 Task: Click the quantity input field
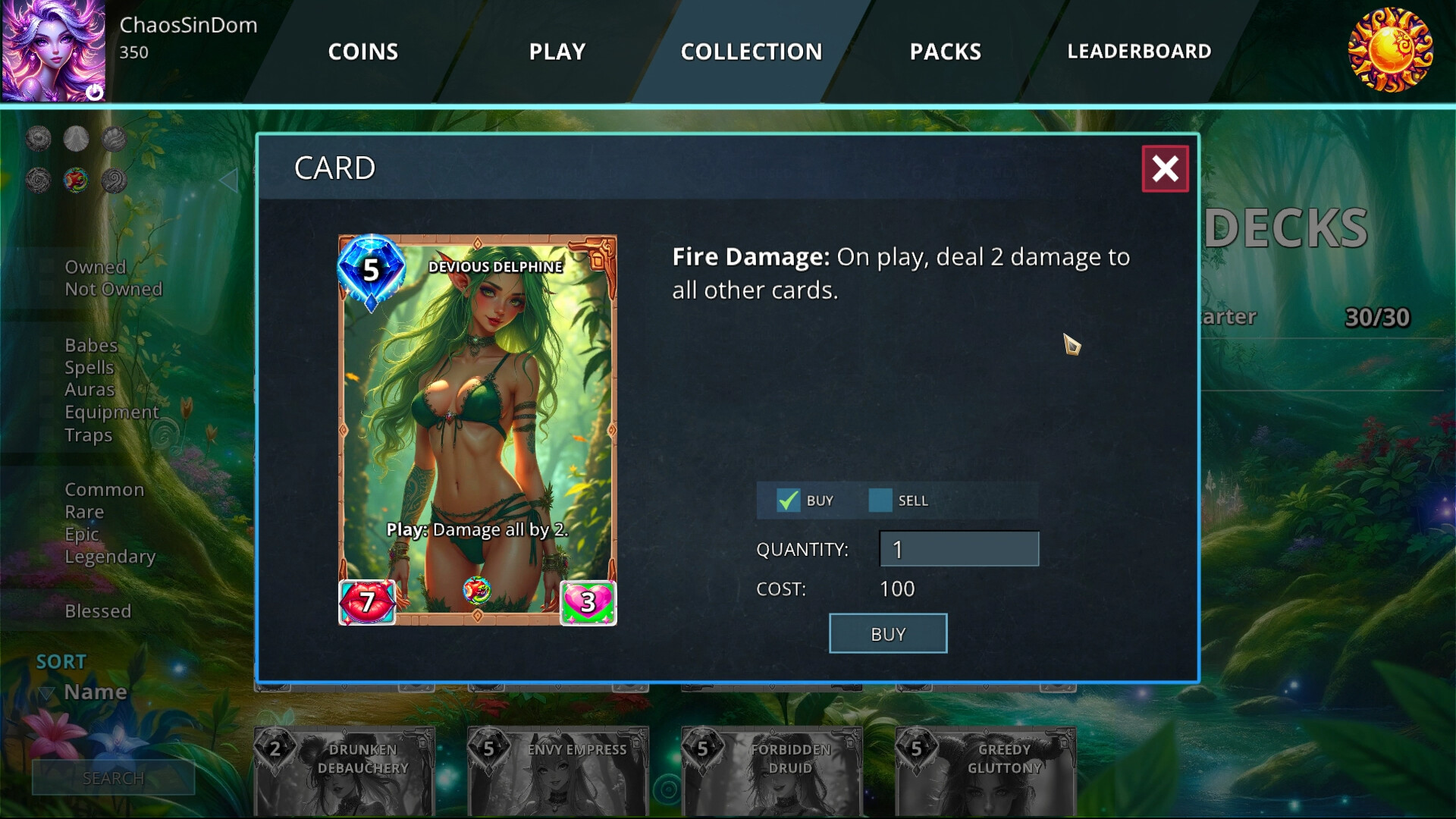[x=959, y=548]
